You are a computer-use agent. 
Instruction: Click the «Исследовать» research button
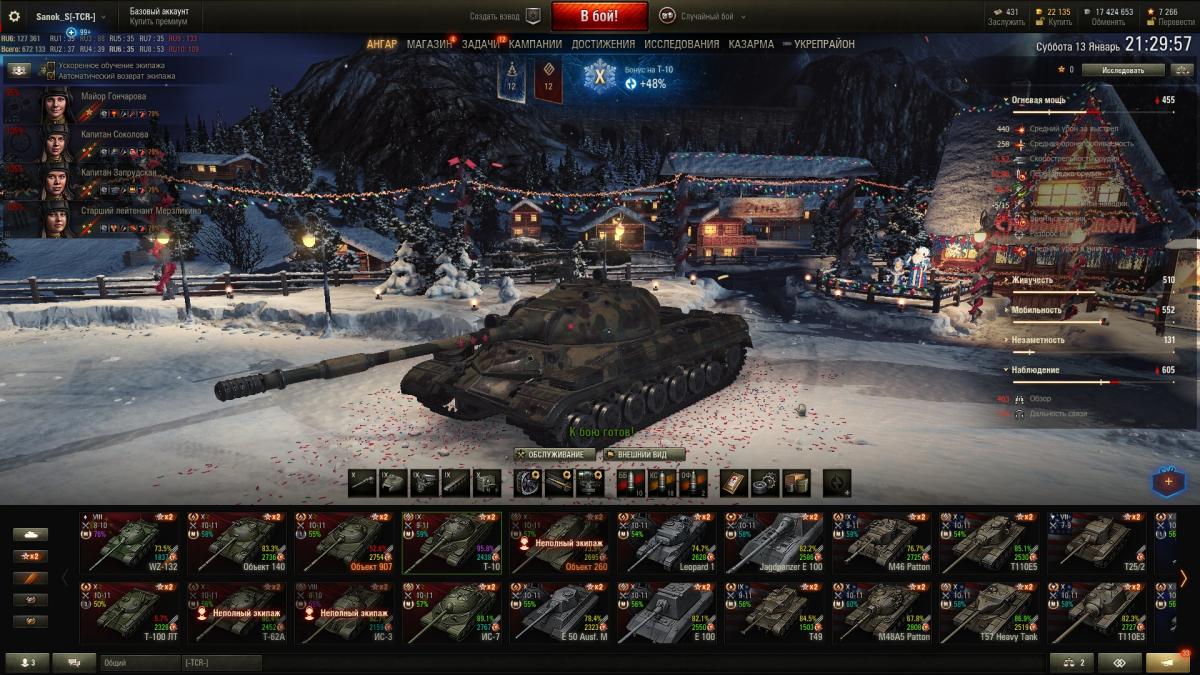pyautogui.click(x=1124, y=70)
